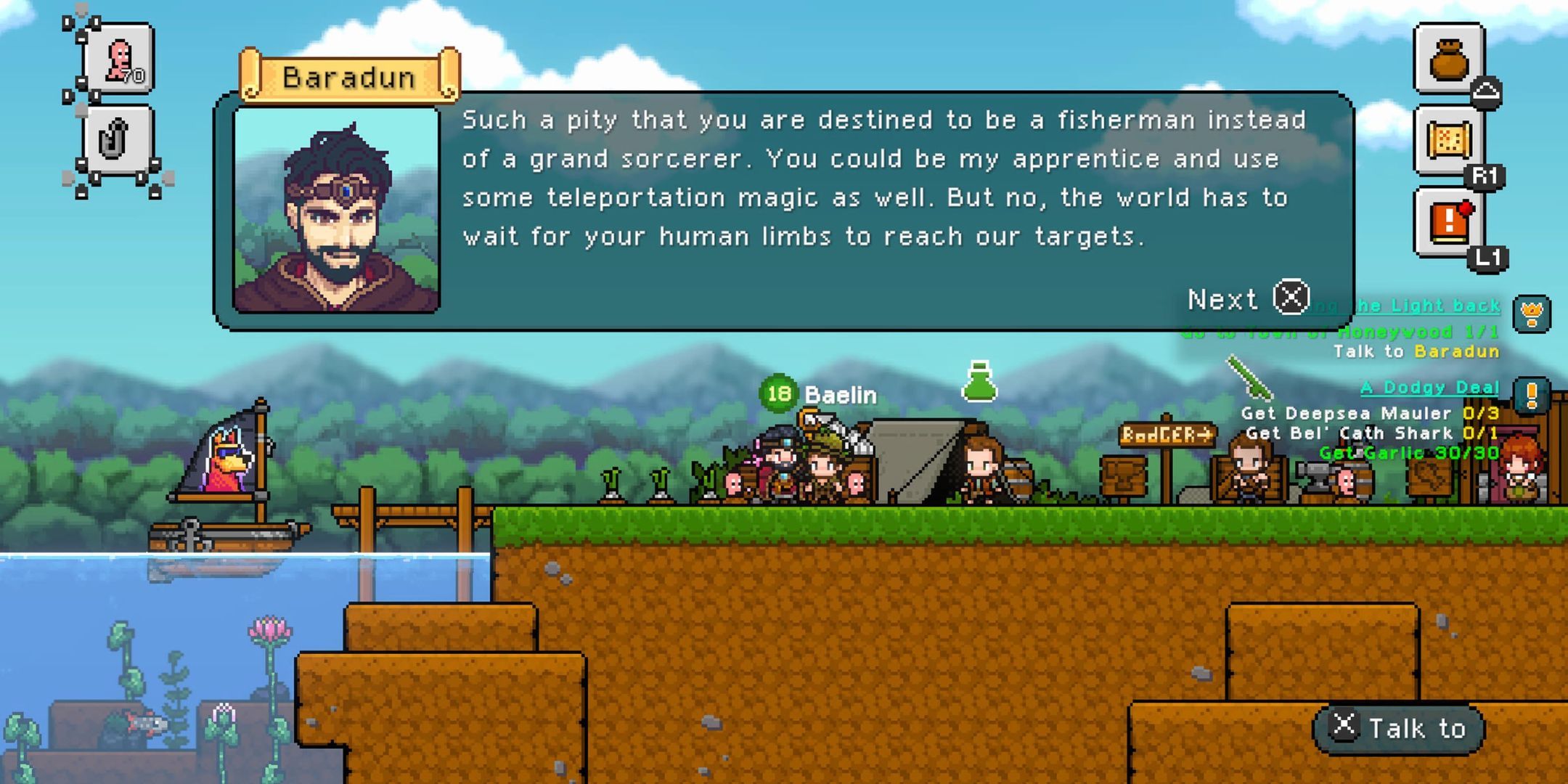Image resolution: width=1568 pixels, height=784 pixels.
Task: Click the crown main quest icon
Action: (1532, 314)
